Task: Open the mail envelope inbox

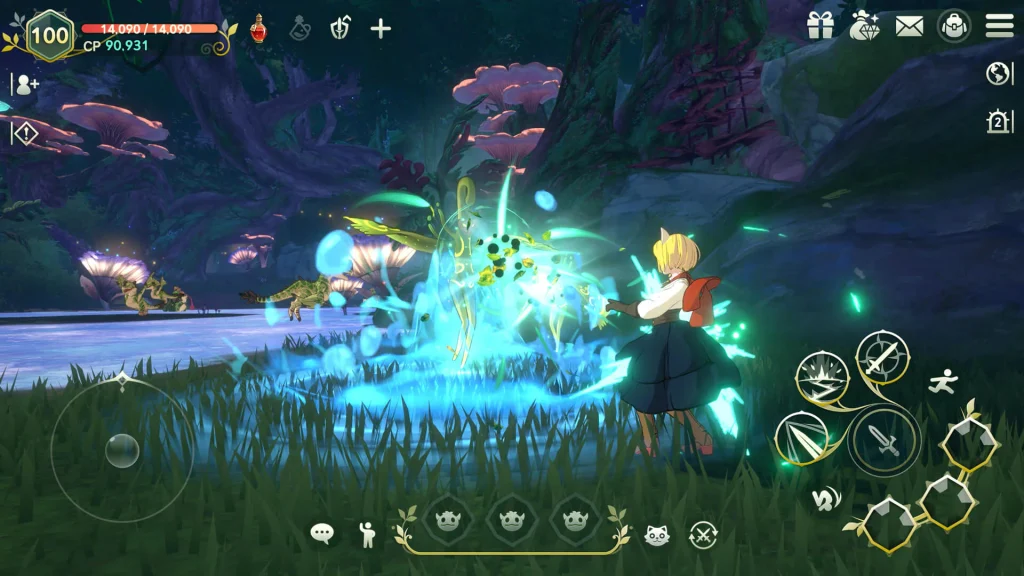Action: (909, 27)
